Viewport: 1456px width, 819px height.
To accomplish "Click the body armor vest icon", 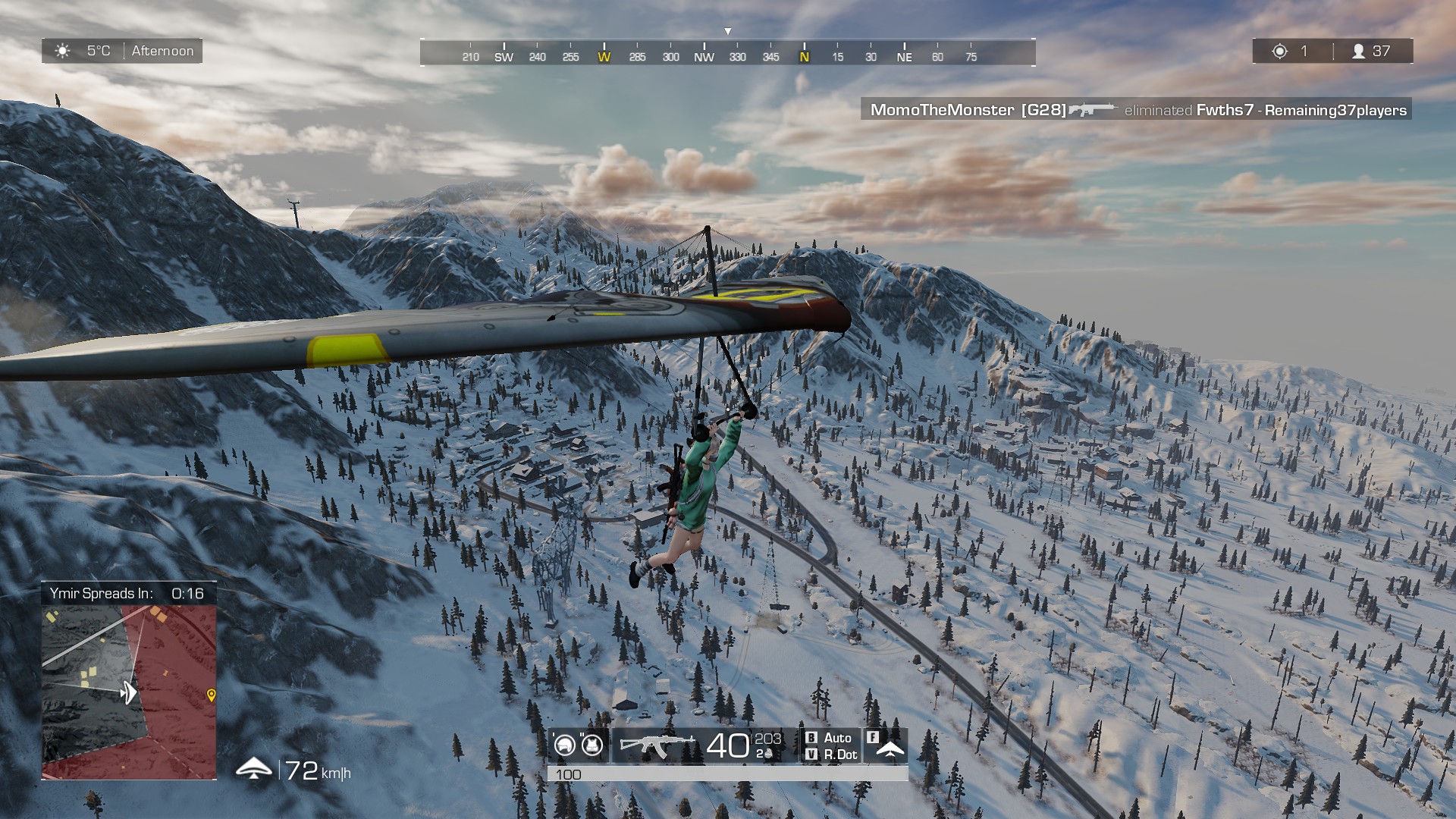I will 592,745.
